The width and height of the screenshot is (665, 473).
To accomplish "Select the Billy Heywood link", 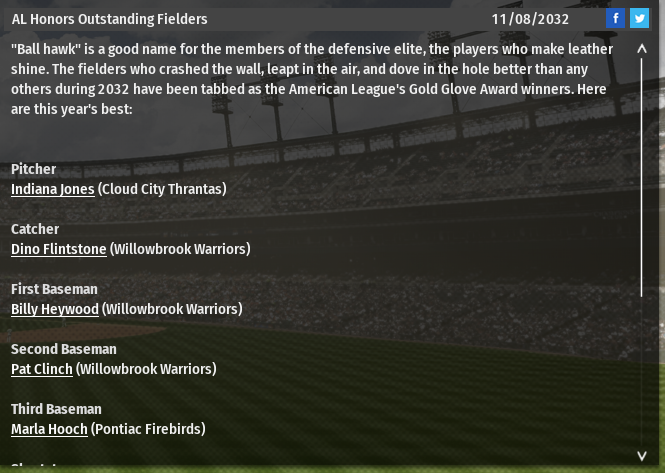I will click(x=55, y=309).
